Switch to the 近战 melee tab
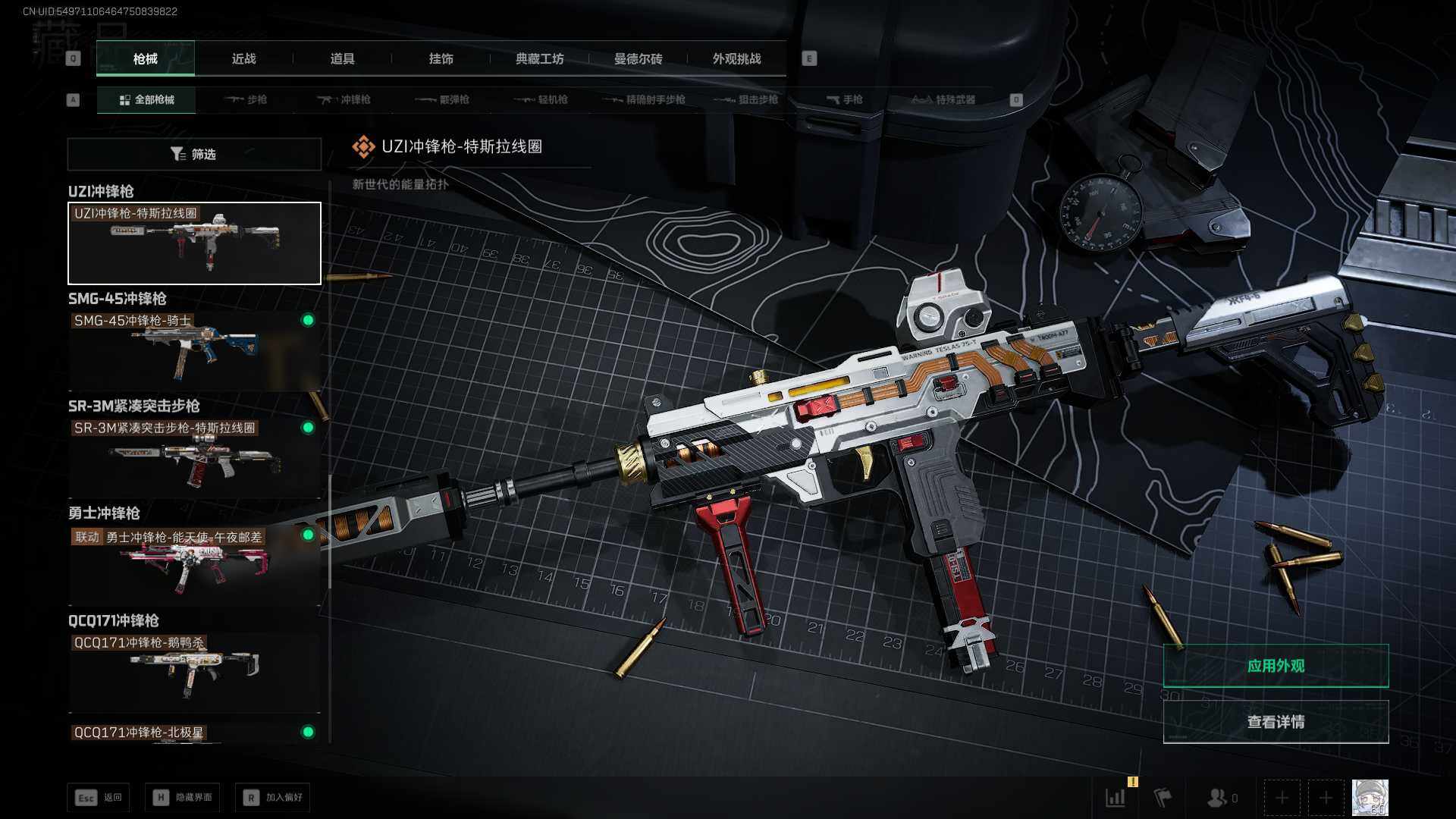 point(243,58)
